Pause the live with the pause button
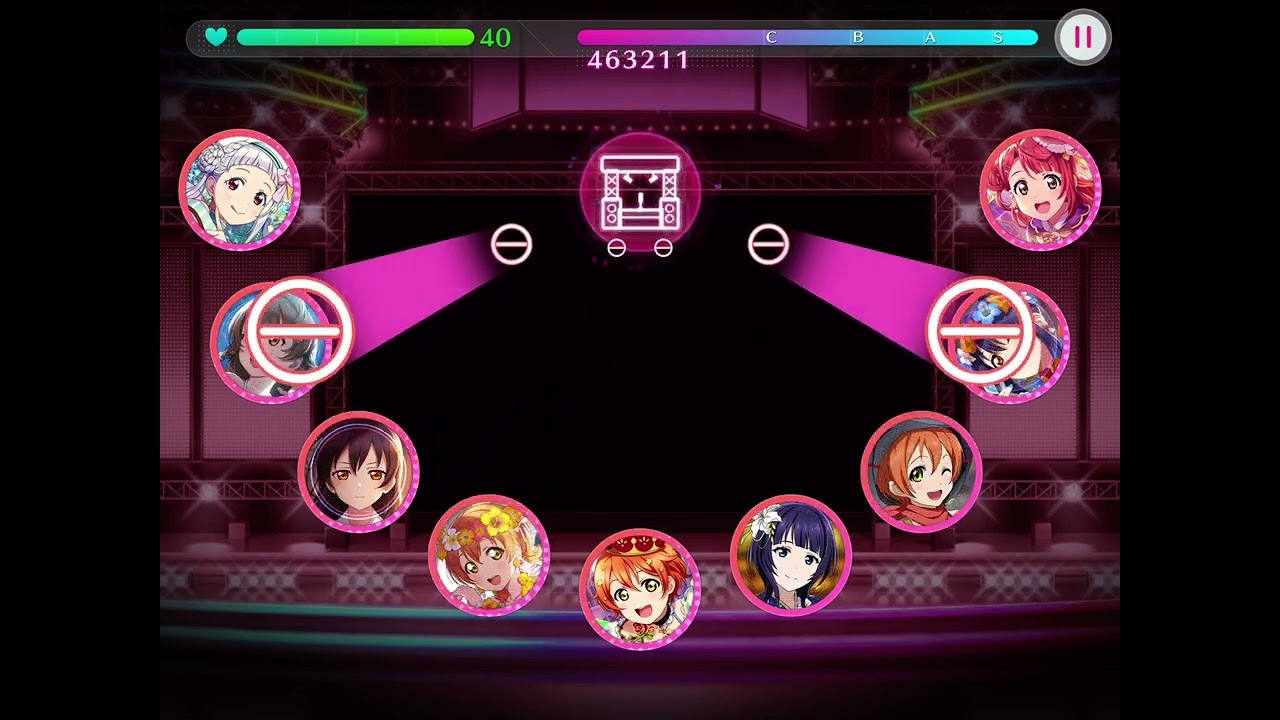This screenshot has height=720, width=1280. click(1083, 38)
